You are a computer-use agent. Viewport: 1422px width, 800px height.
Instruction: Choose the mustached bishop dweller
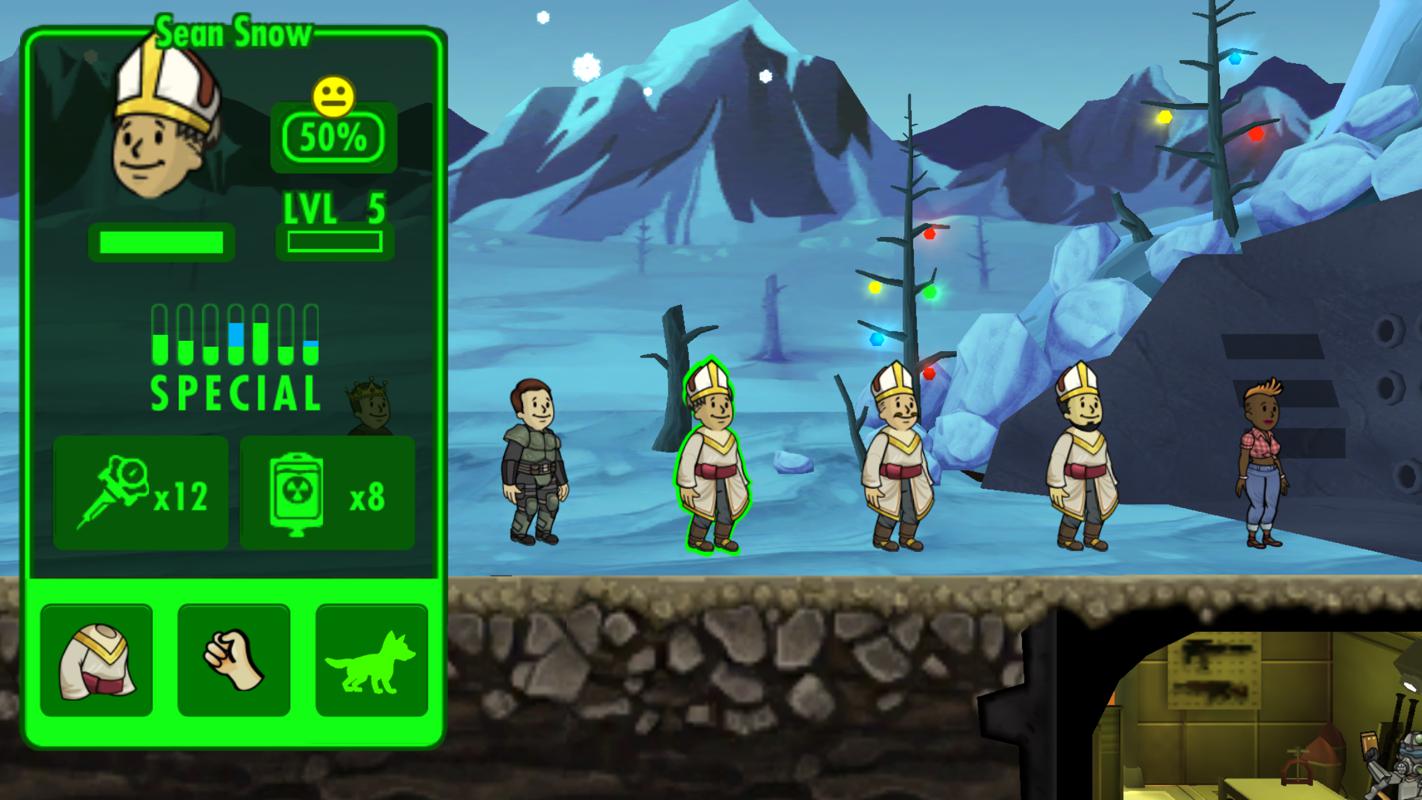coord(895,458)
